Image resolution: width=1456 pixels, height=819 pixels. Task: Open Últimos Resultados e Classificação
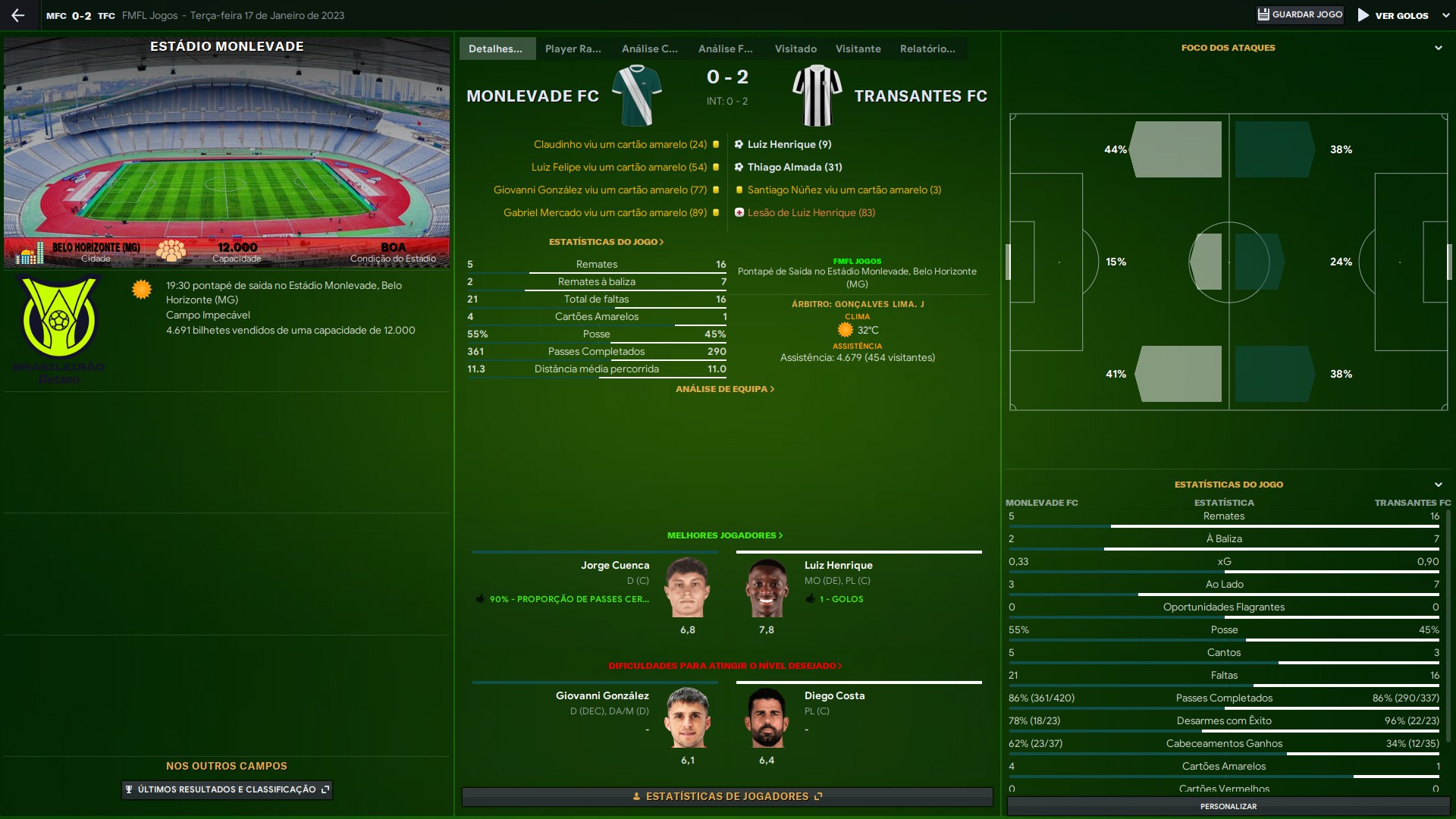[x=227, y=789]
